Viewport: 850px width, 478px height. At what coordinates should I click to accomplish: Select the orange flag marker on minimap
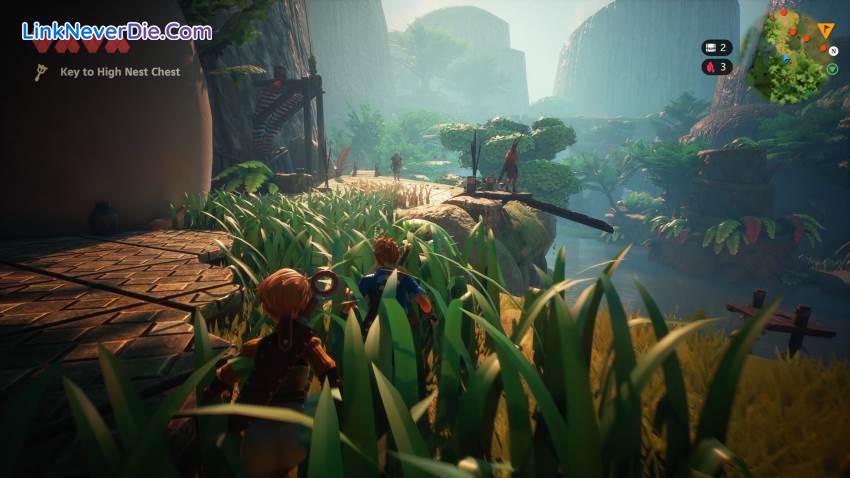pos(827,31)
